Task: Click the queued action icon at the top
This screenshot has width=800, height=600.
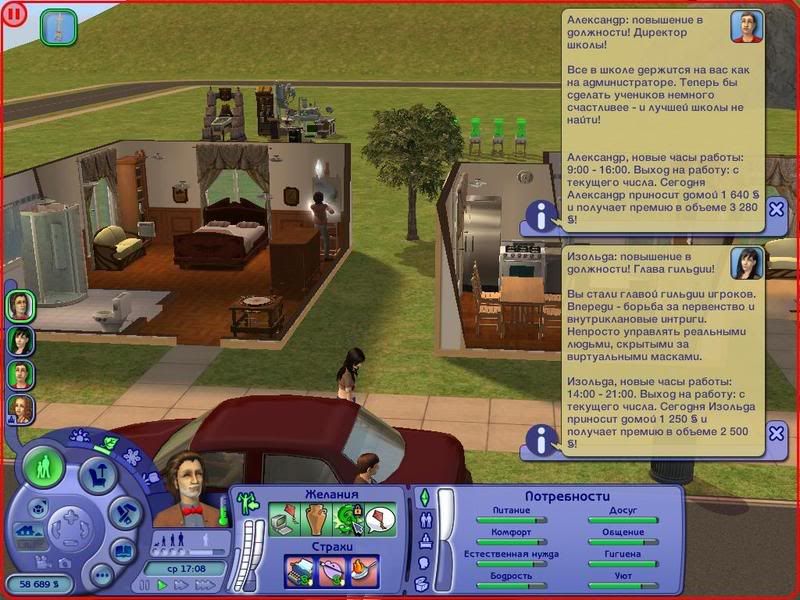Action: point(58,28)
